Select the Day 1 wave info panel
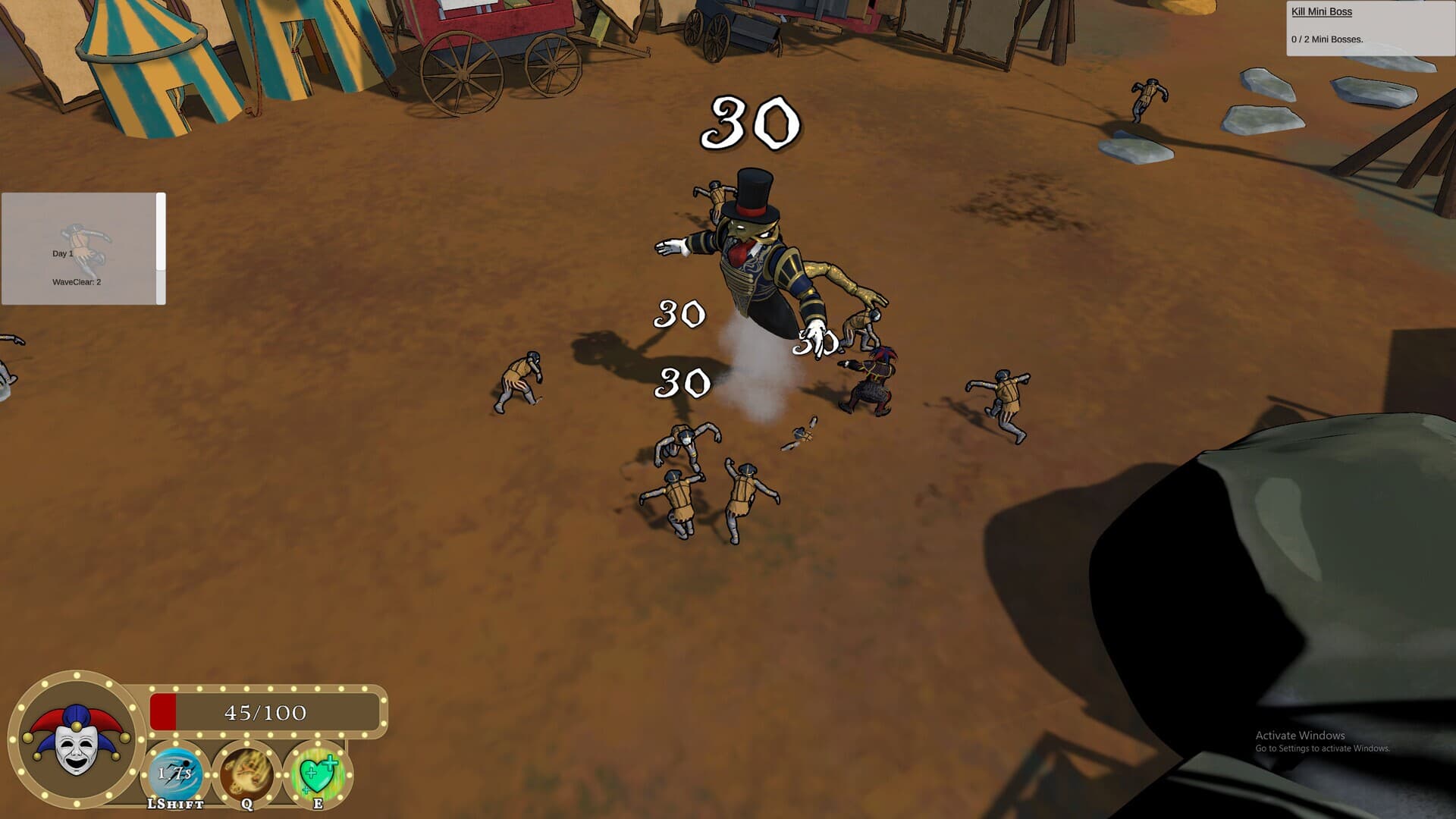Image resolution: width=1456 pixels, height=819 pixels. (x=79, y=249)
